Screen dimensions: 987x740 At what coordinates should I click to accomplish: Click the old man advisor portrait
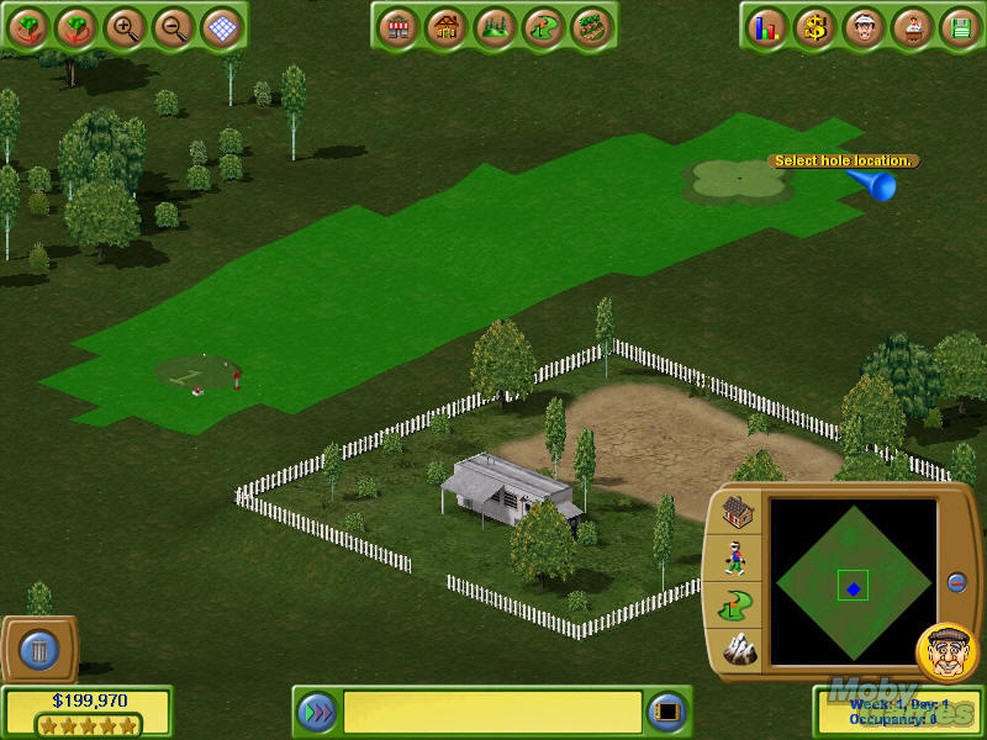[945, 653]
